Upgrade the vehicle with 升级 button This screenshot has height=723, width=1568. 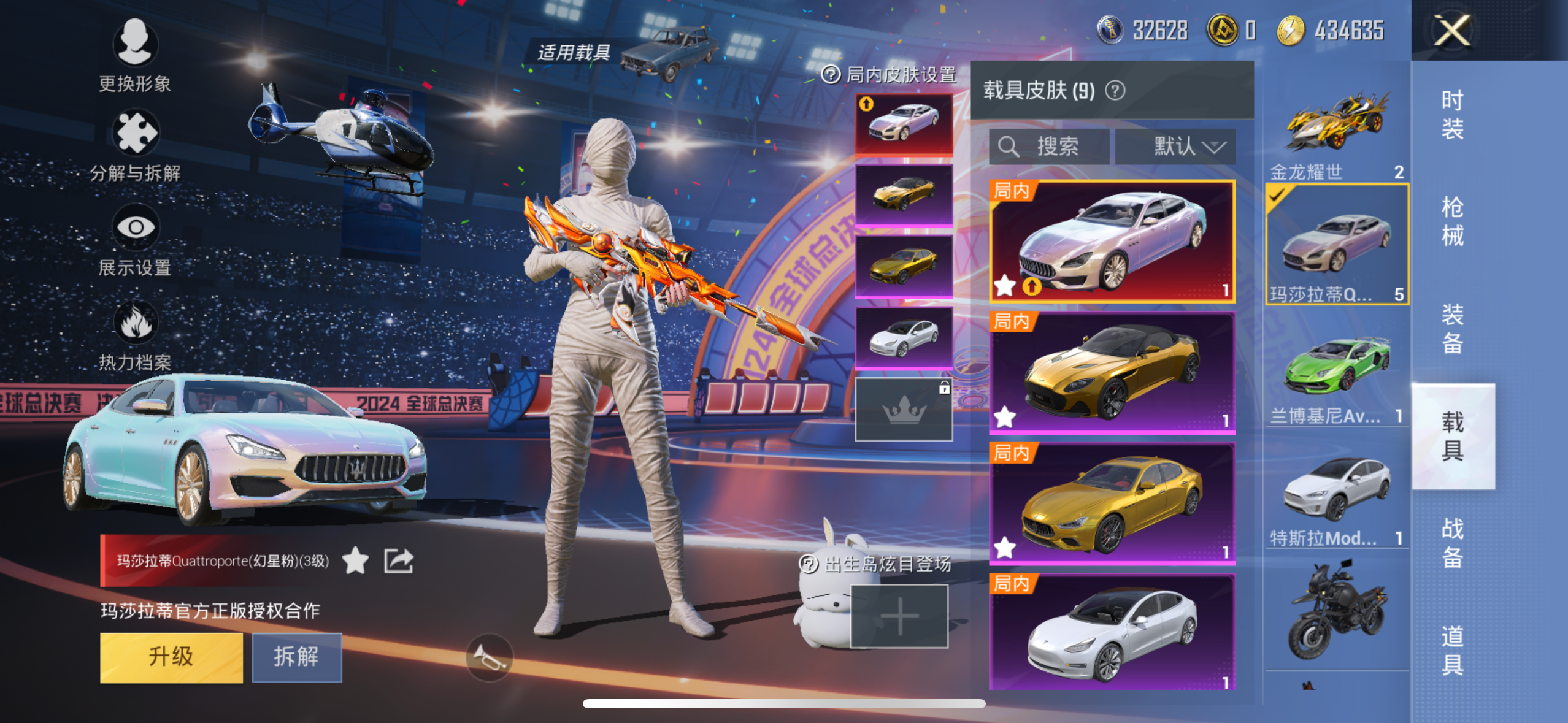171,657
